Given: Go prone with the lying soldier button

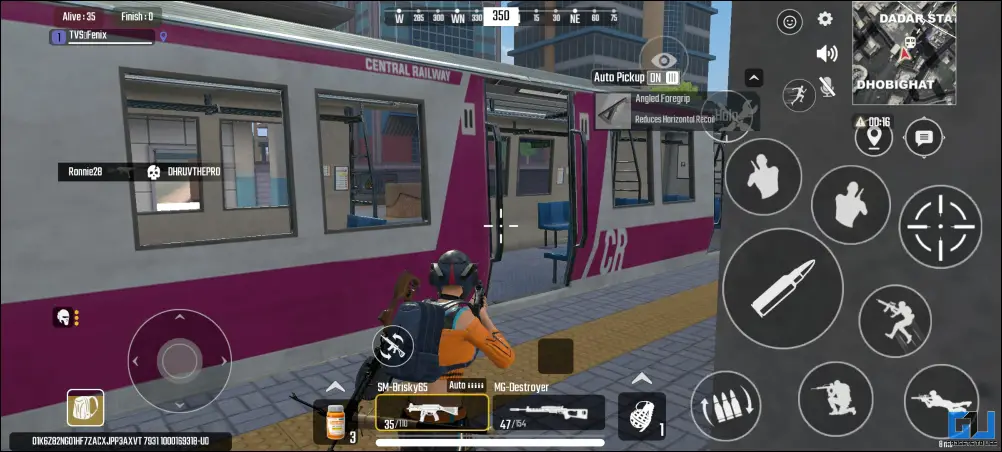Looking at the screenshot, I should tap(941, 401).
